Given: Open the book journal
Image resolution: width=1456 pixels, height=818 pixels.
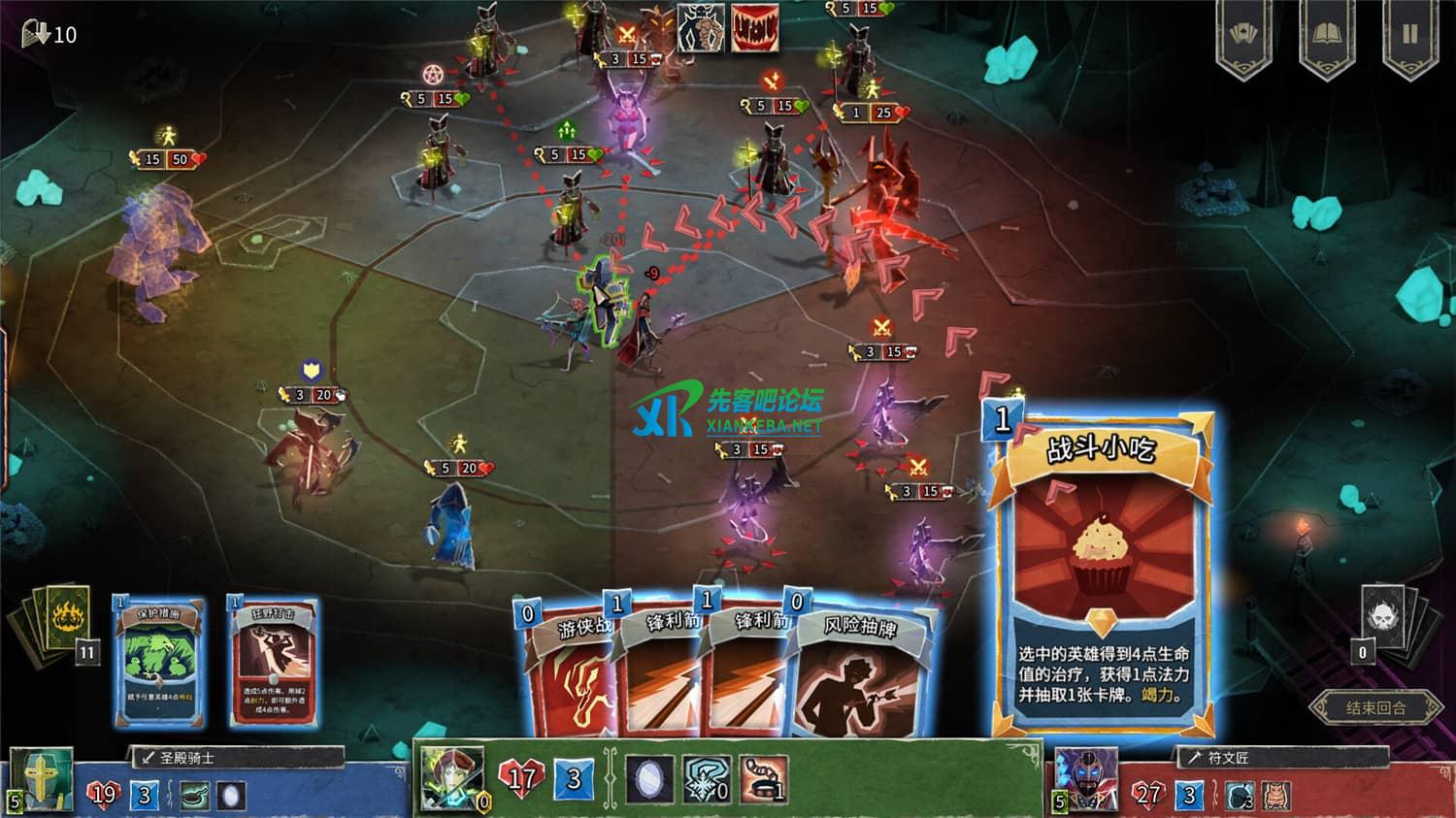Looking at the screenshot, I should tap(1326, 35).
